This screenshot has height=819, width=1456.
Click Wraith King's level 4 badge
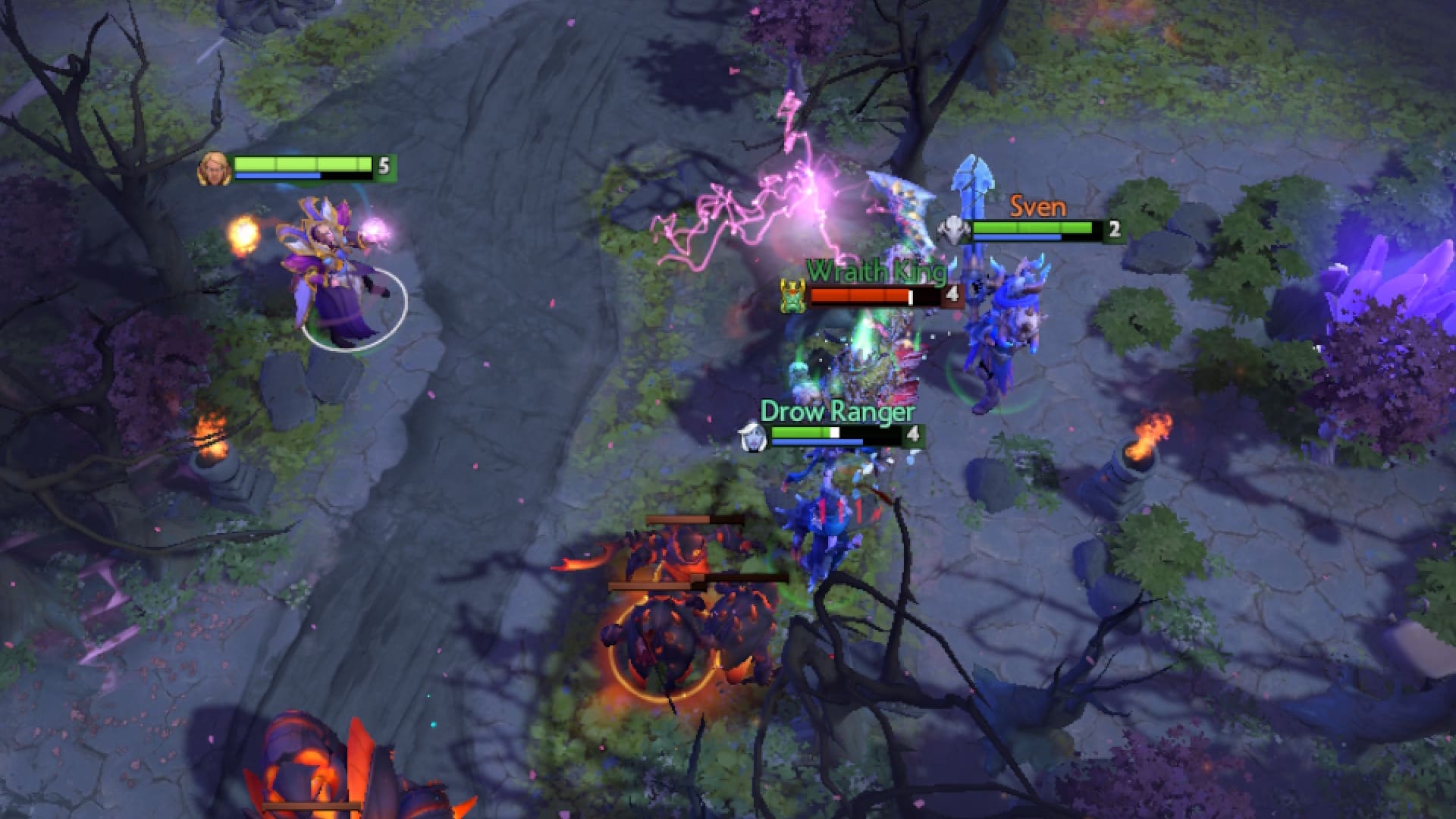tap(953, 294)
